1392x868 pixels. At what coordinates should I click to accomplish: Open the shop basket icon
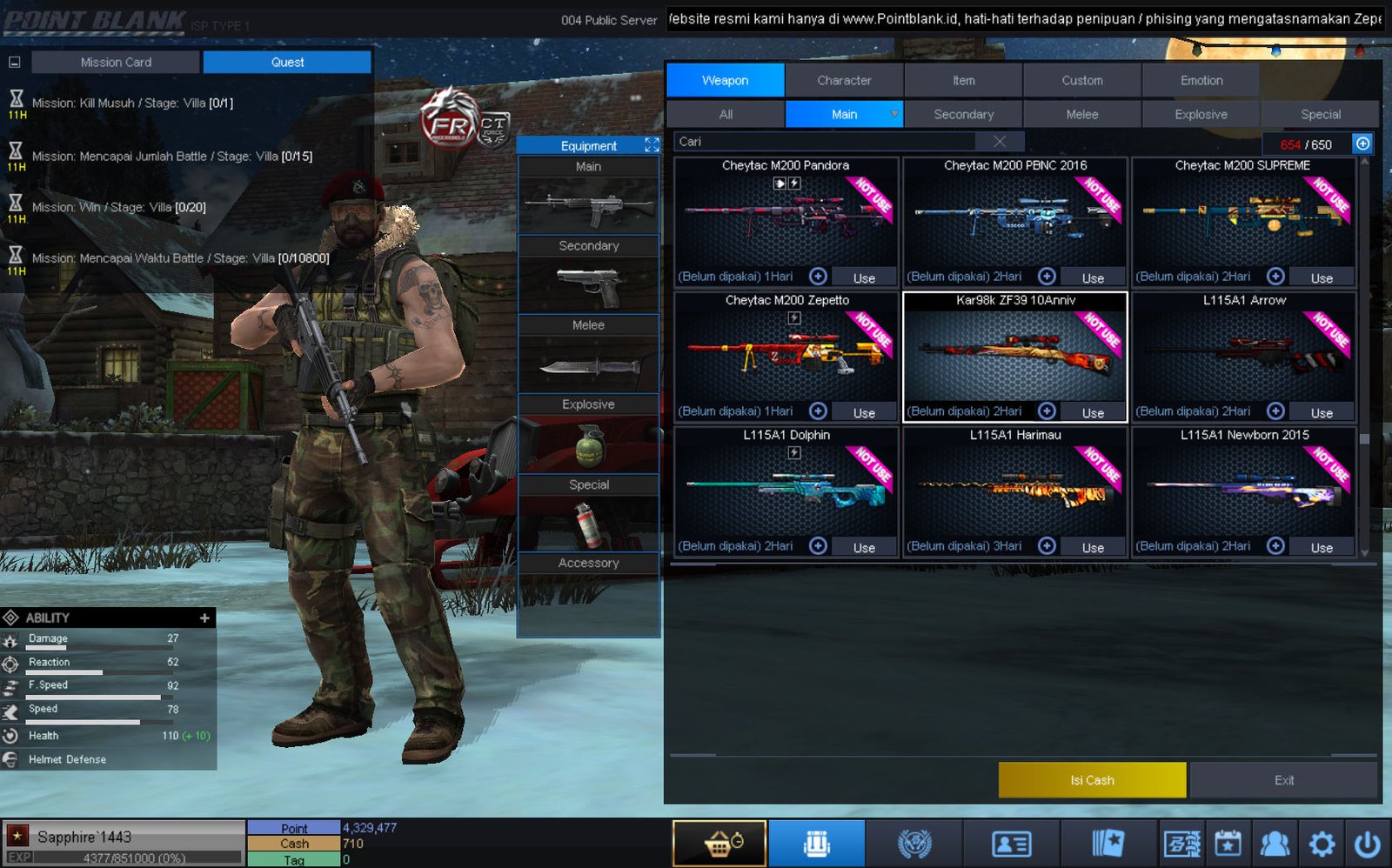[x=719, y=843]
